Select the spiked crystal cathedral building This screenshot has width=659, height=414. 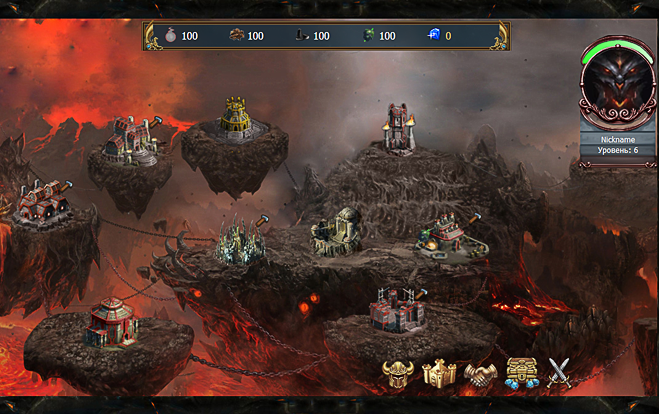pyautogui.click(x=240, y=241)
